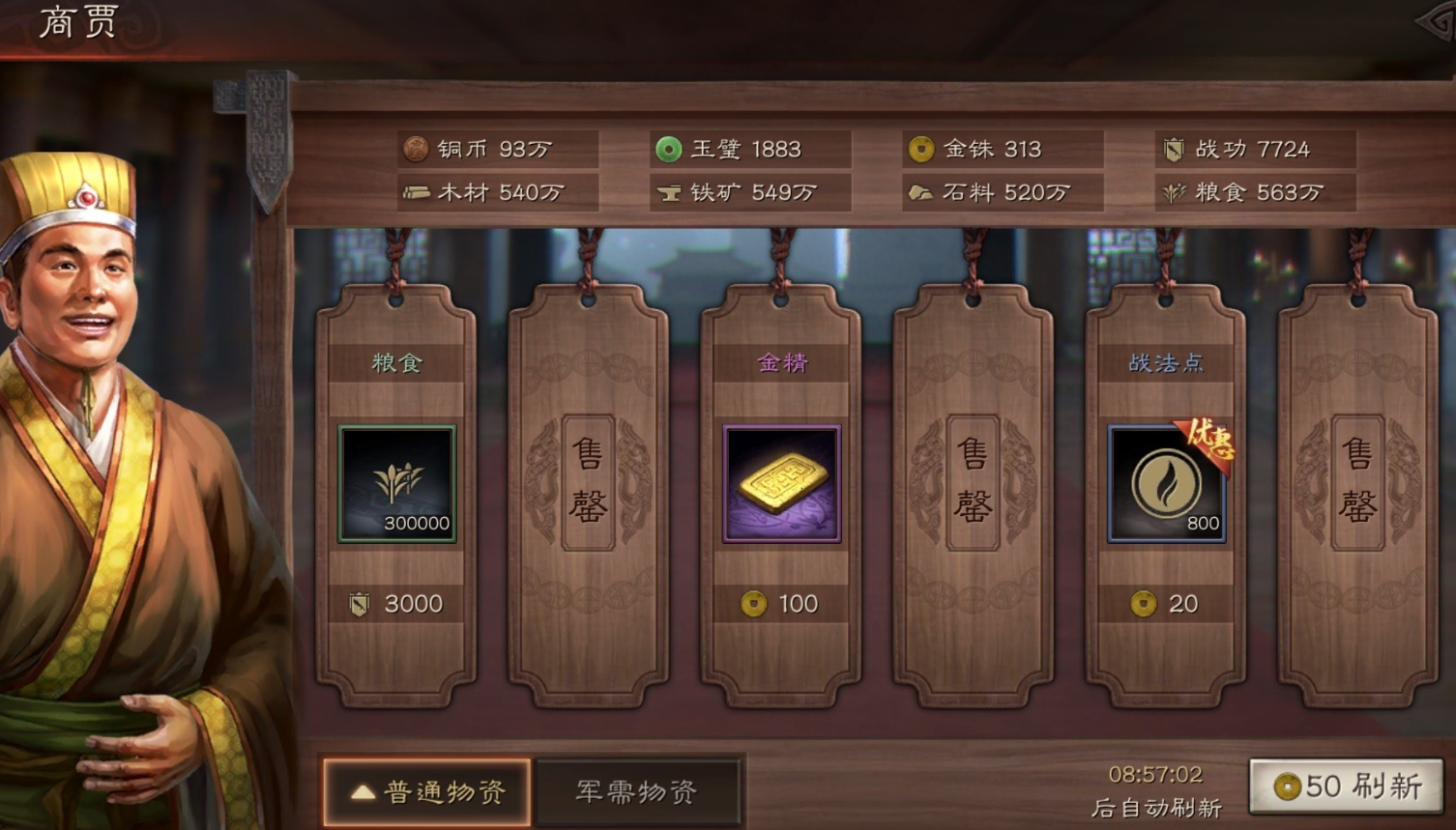Go back using the top-right arrow

coord(1437,22)
